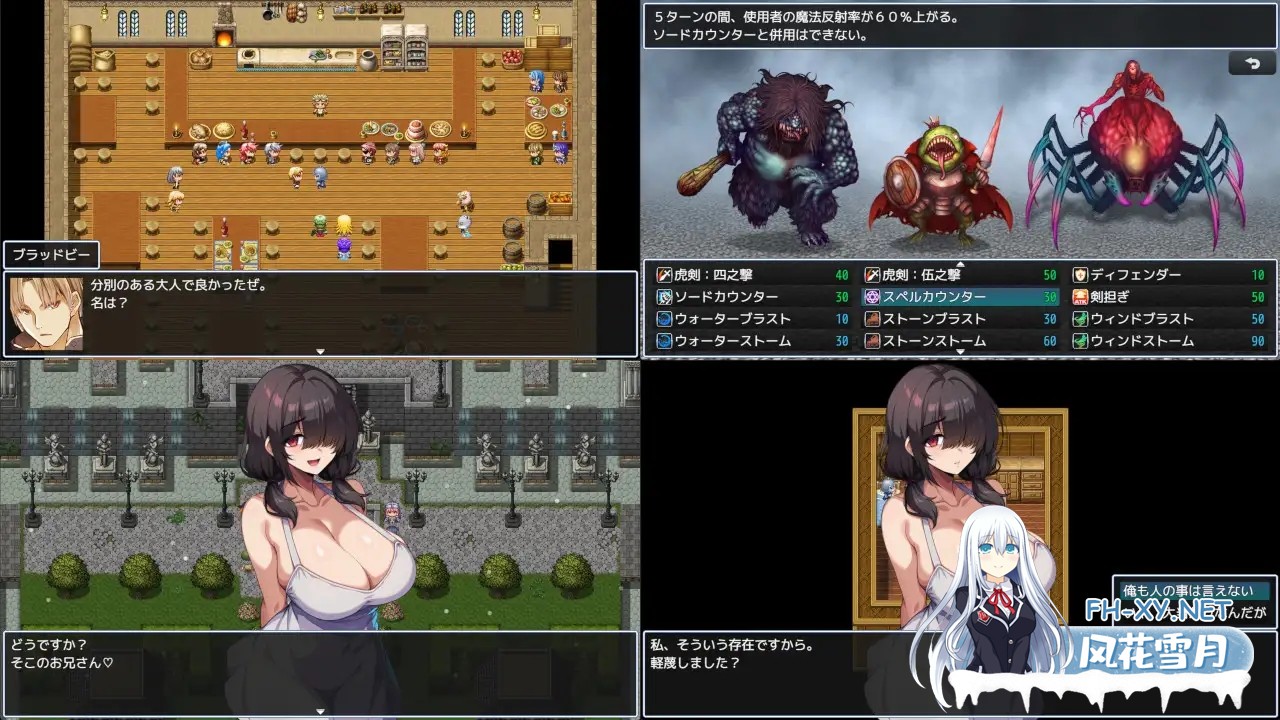
Task: Click the Wind Storm skill icon
Action: (1078, 340)
